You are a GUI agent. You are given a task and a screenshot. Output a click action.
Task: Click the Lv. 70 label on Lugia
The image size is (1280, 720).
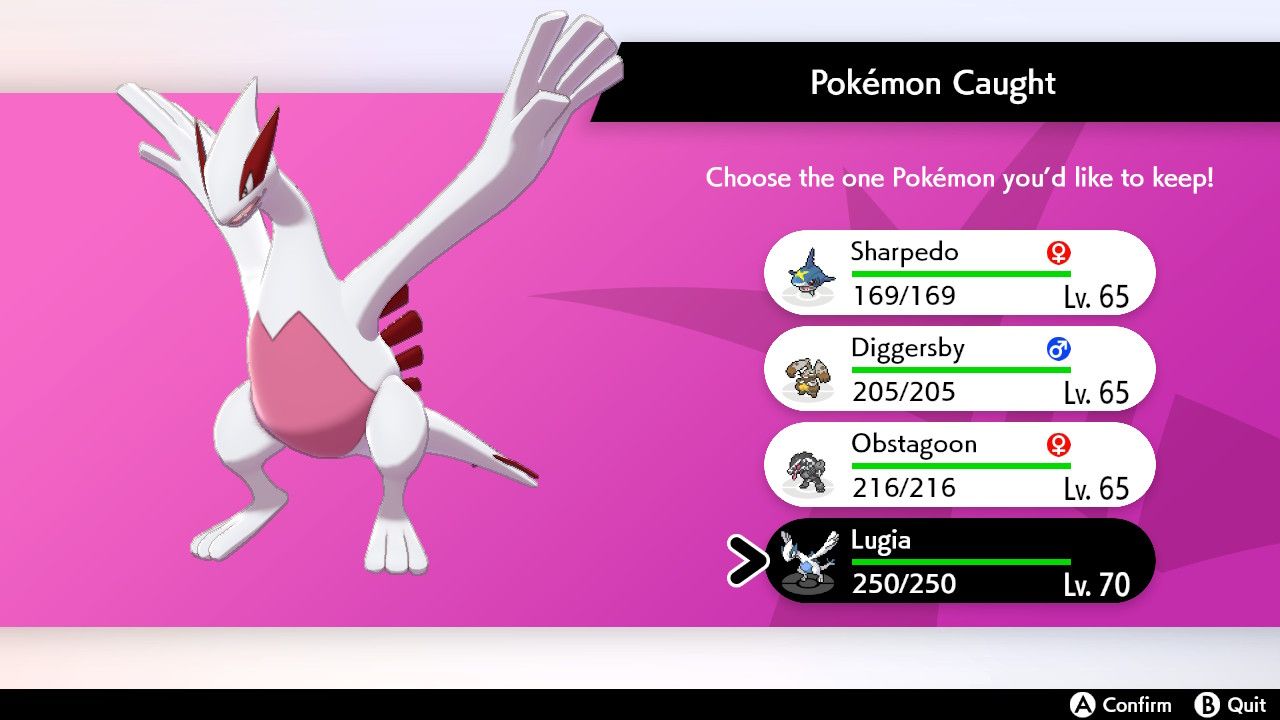pyautogui.click(x=1097, y=585)
